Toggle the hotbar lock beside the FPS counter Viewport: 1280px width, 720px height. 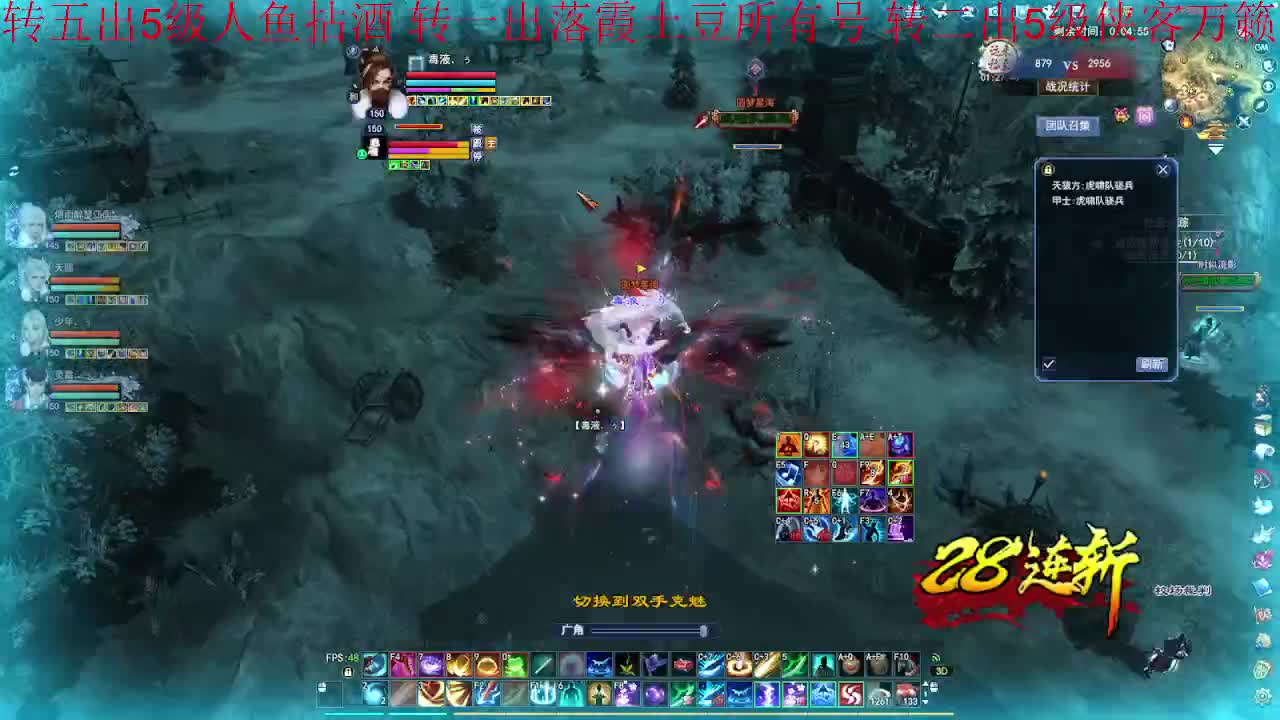[348, 673]
